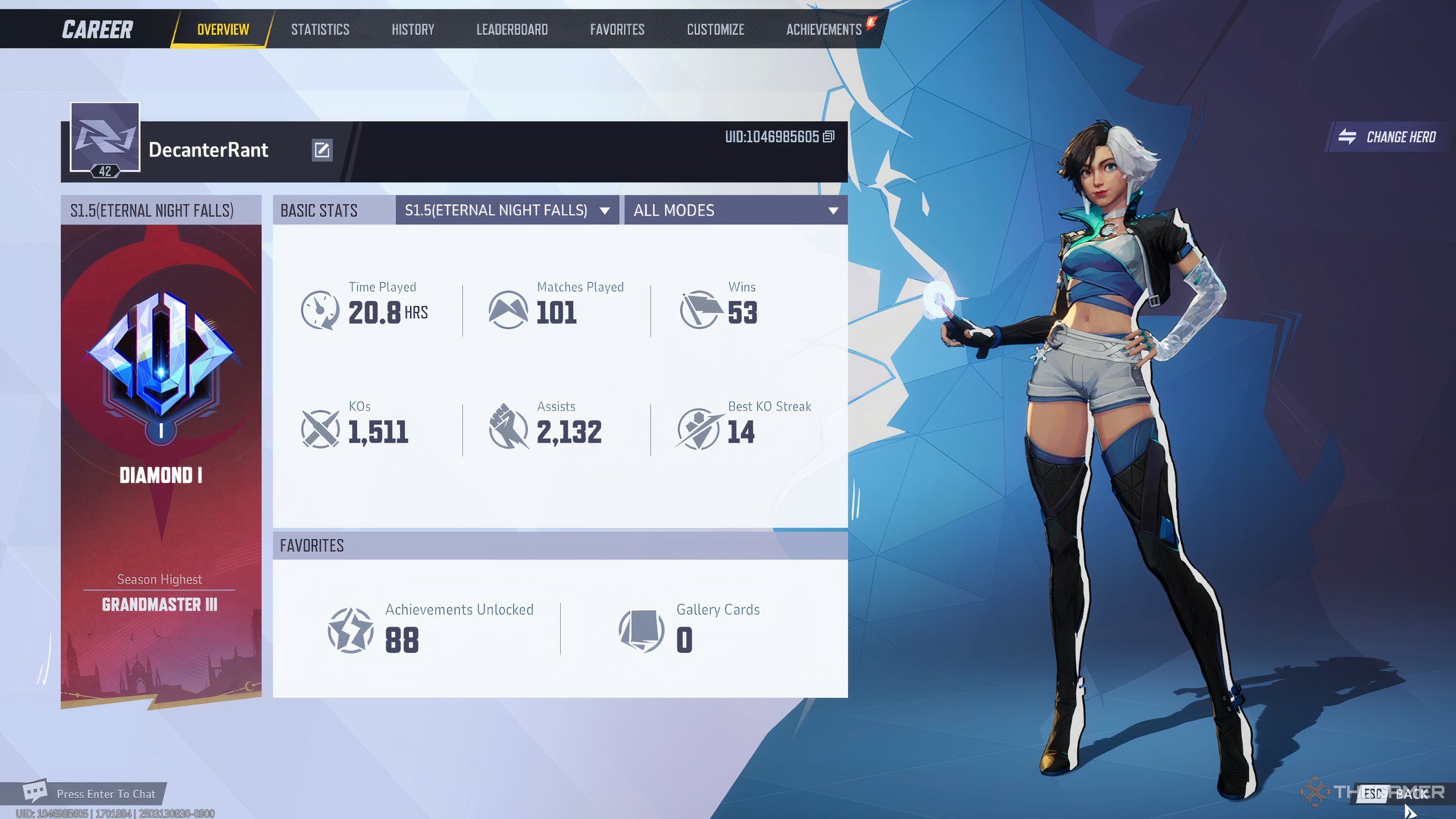
Task: Open the Statistics tab
Action: [320, 30]
